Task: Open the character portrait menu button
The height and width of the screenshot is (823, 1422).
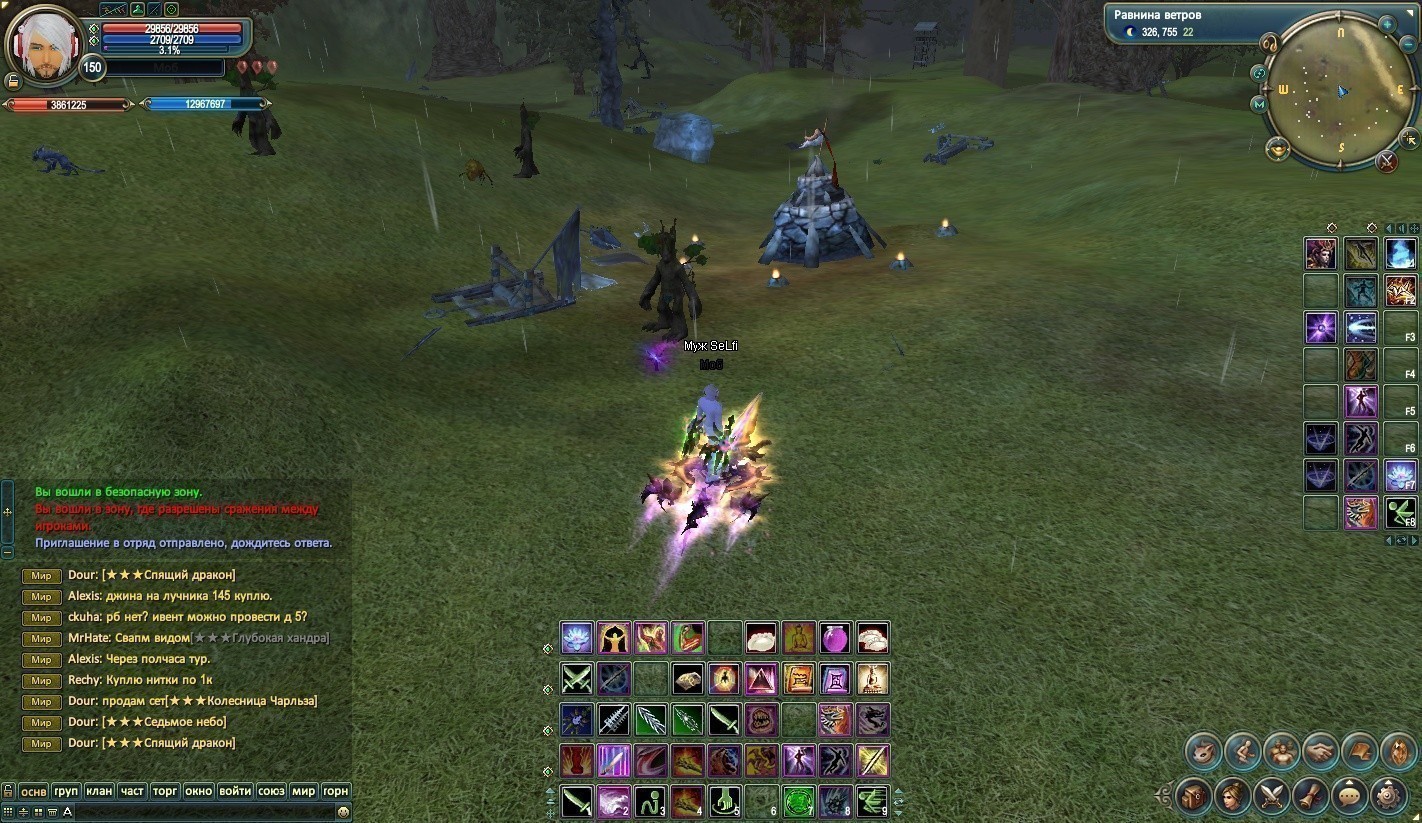Action: pos(1232,796)
